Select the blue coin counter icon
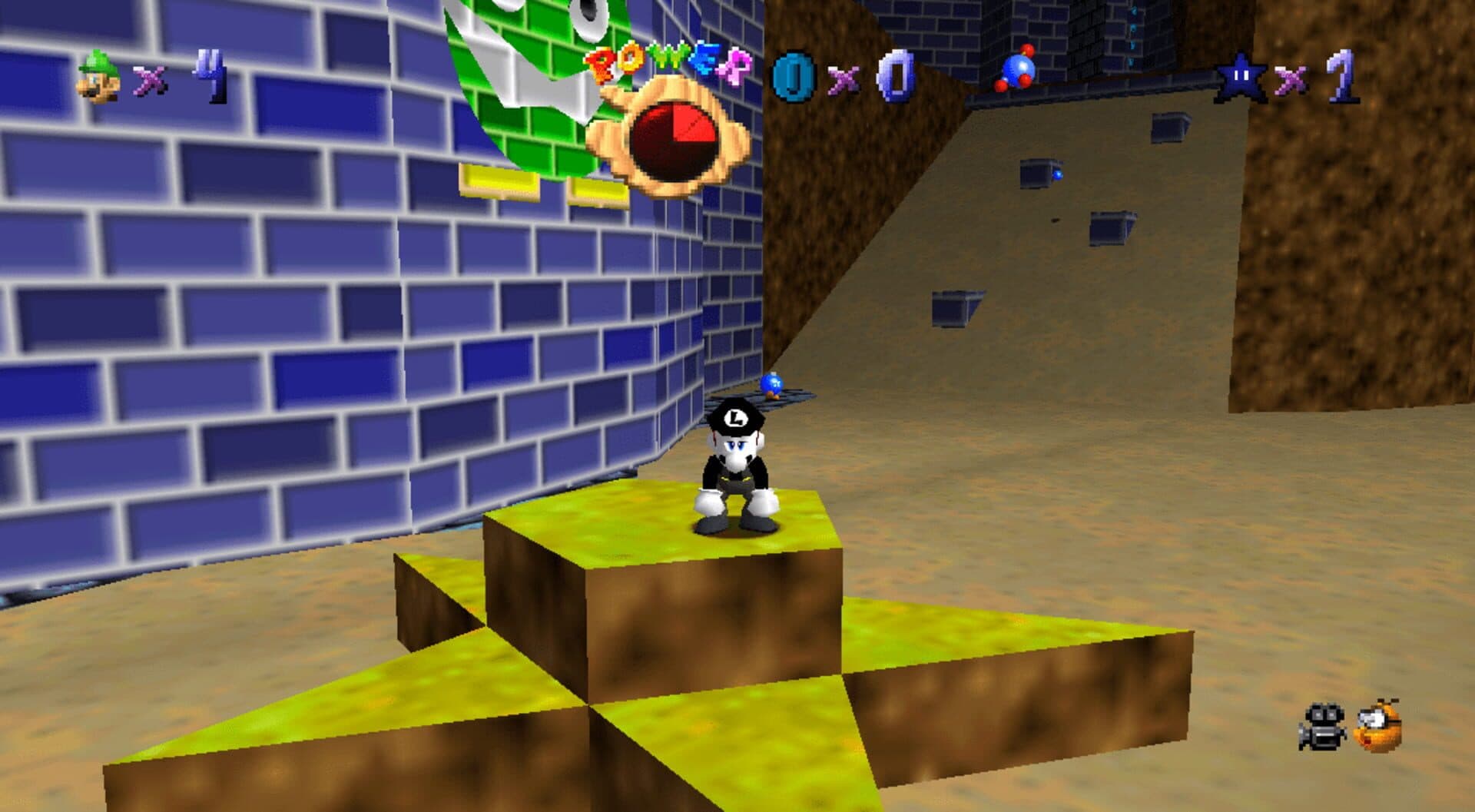The height and width of the screenshot is (812, 1475). click(794, 76)
